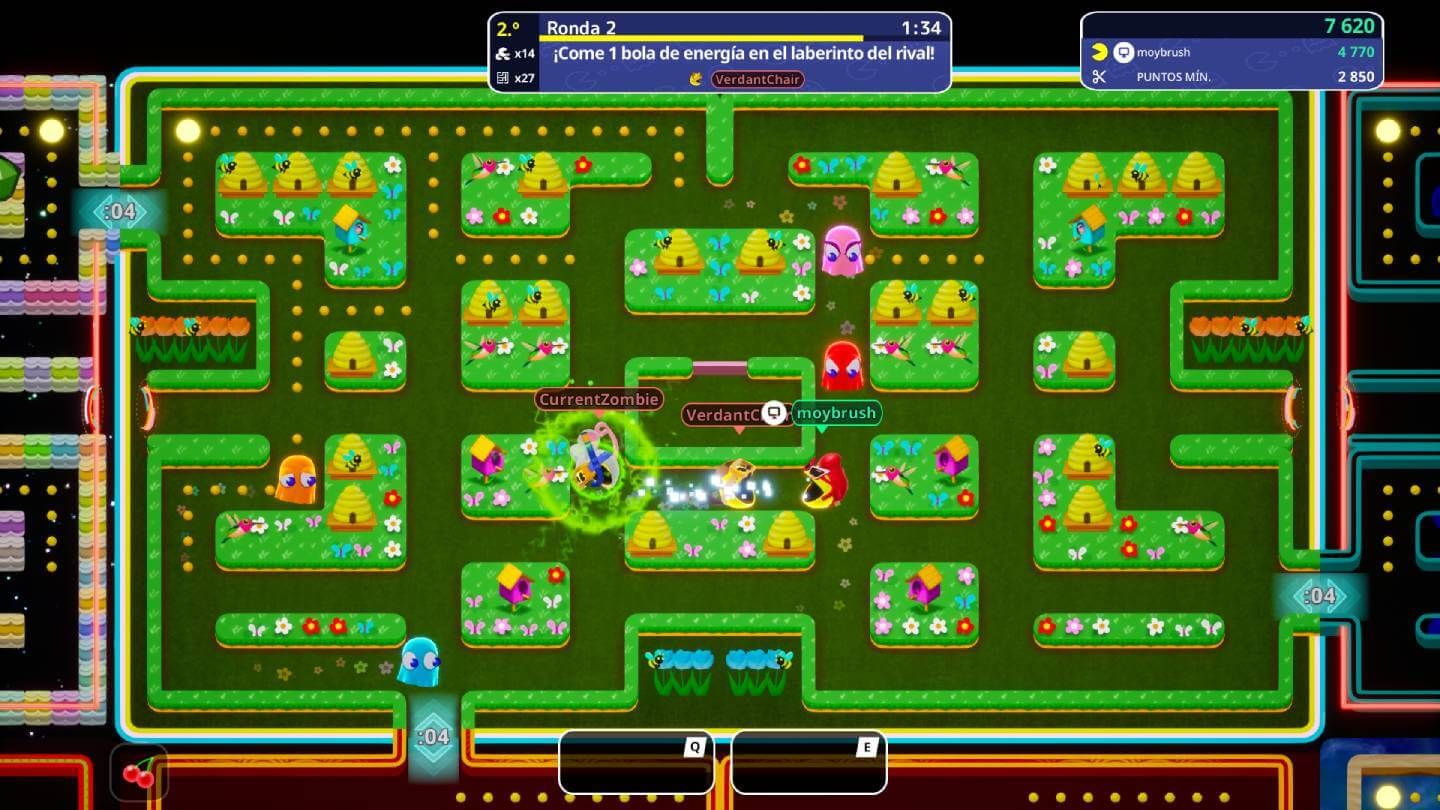Click the Pac emoji beside VerdantChair's mission tag
The height and width of the screenshot is (810, 1440).
point(696,78)
